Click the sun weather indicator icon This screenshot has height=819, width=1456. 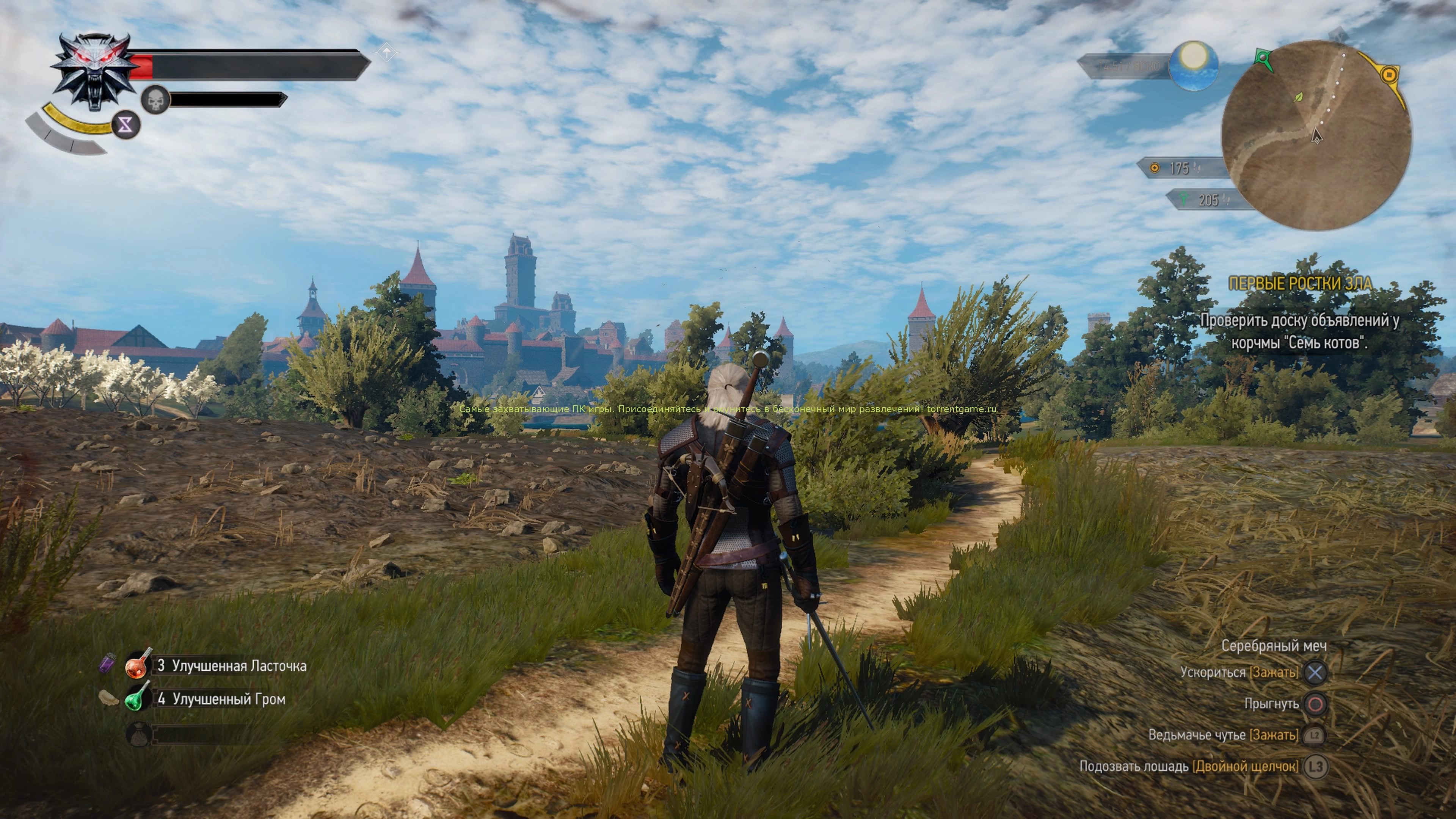[x=1193, y=66]
